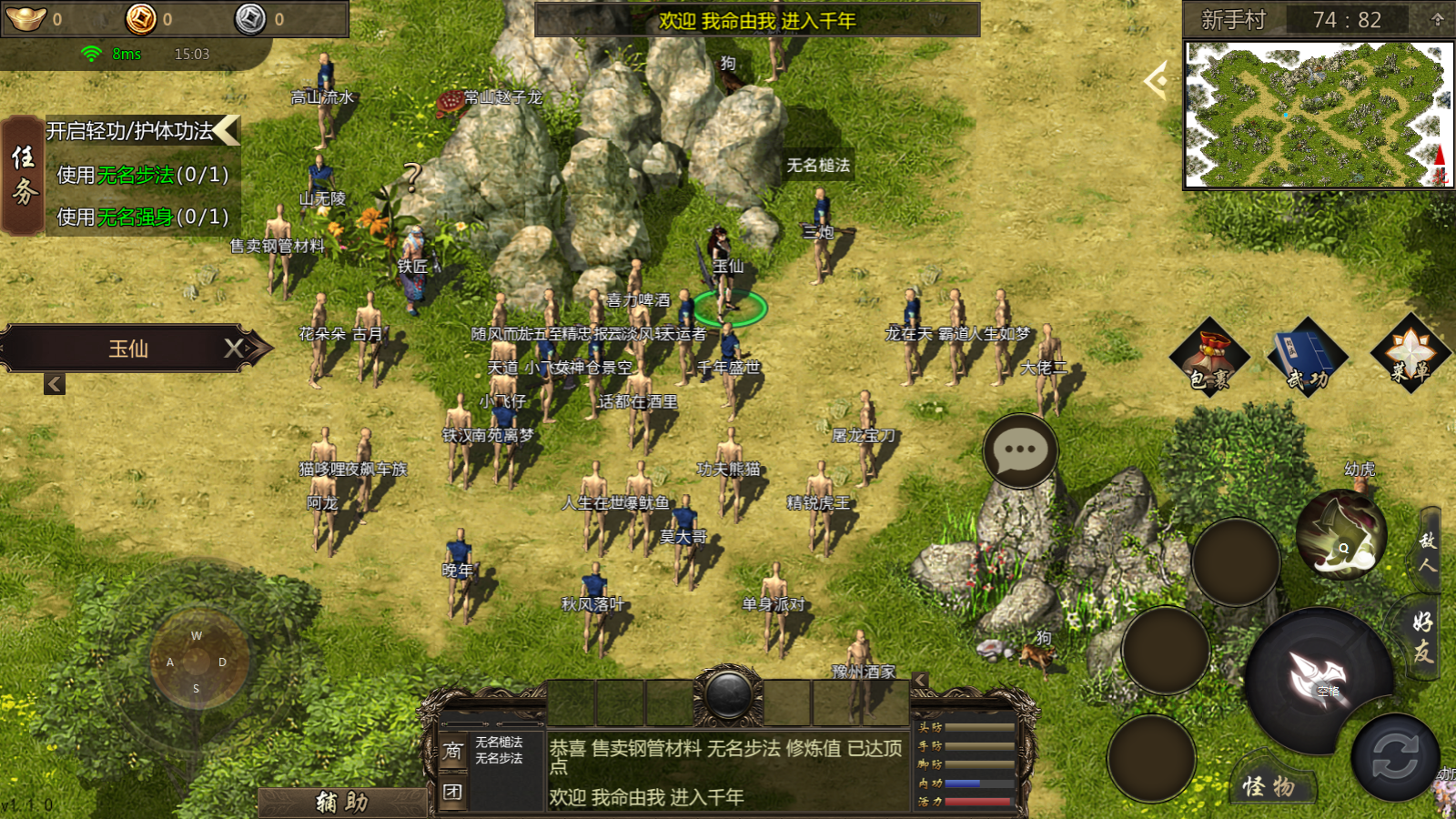Open the 菜单 menu icon

(x=1410, y=354)
